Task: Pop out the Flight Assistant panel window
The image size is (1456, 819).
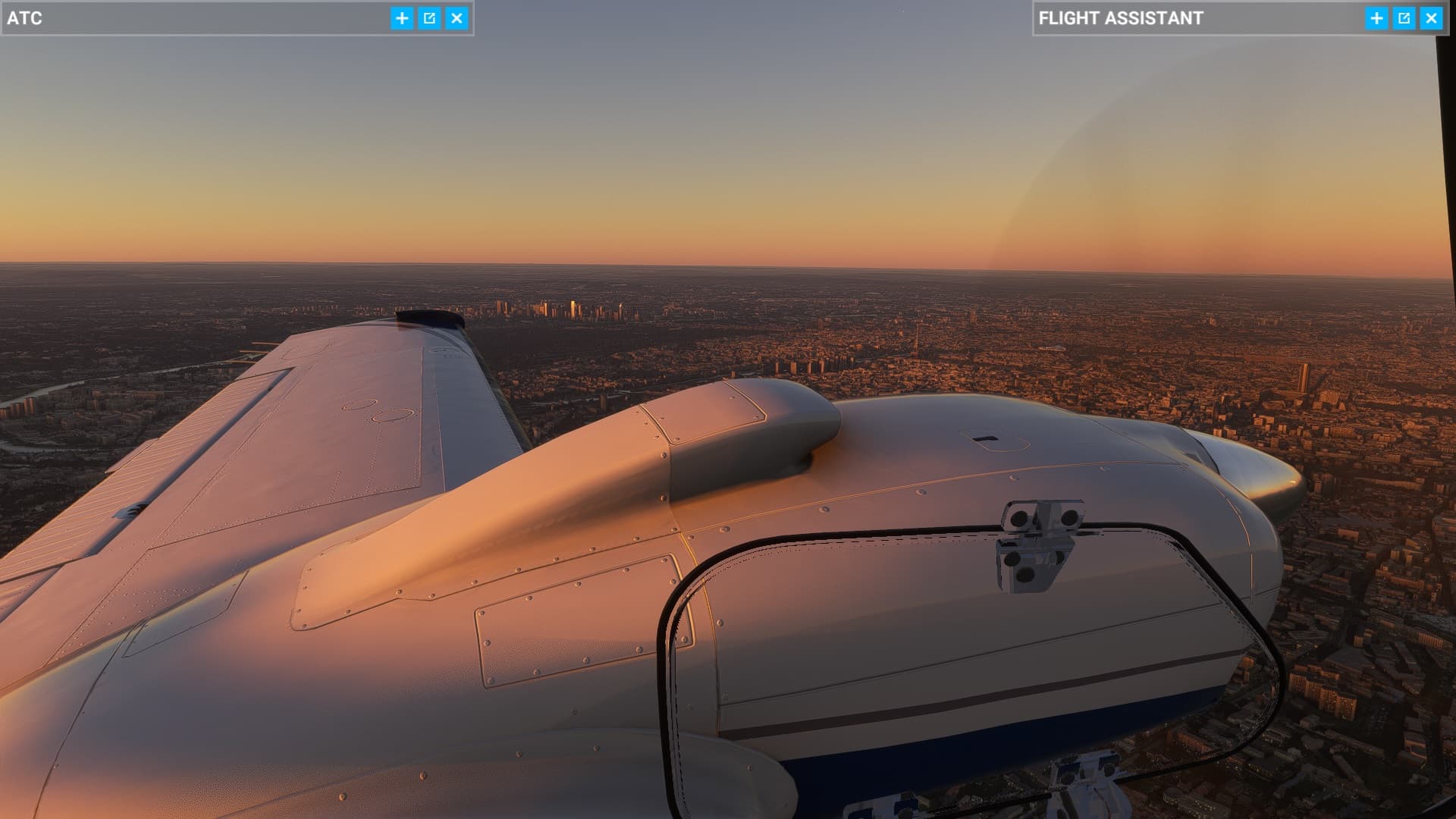Action: 1404,18
